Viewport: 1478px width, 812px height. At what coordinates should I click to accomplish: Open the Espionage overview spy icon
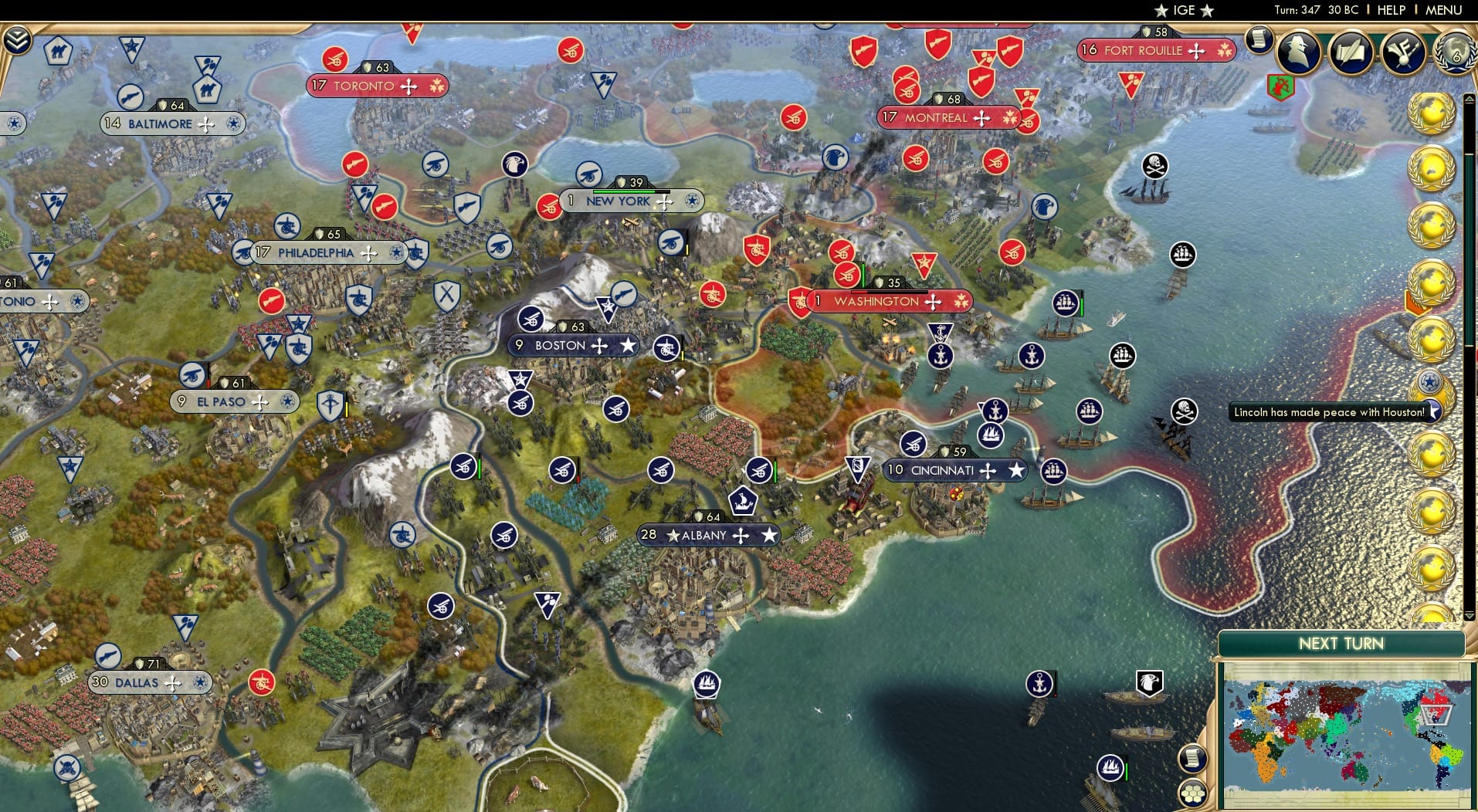tap(1297, 52)
